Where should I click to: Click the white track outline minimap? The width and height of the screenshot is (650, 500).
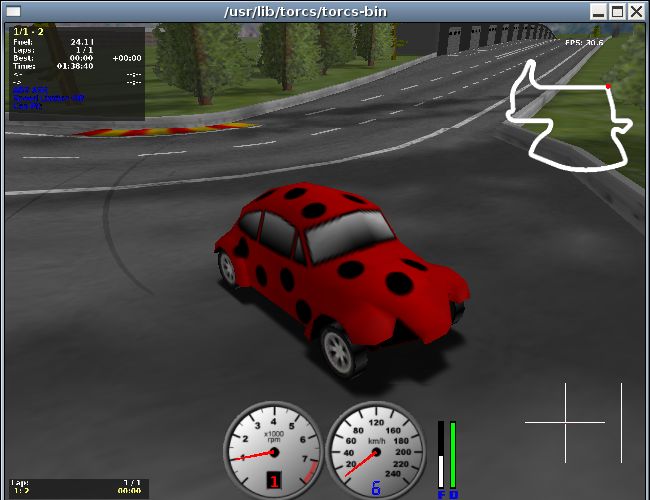tap(567, 117)
